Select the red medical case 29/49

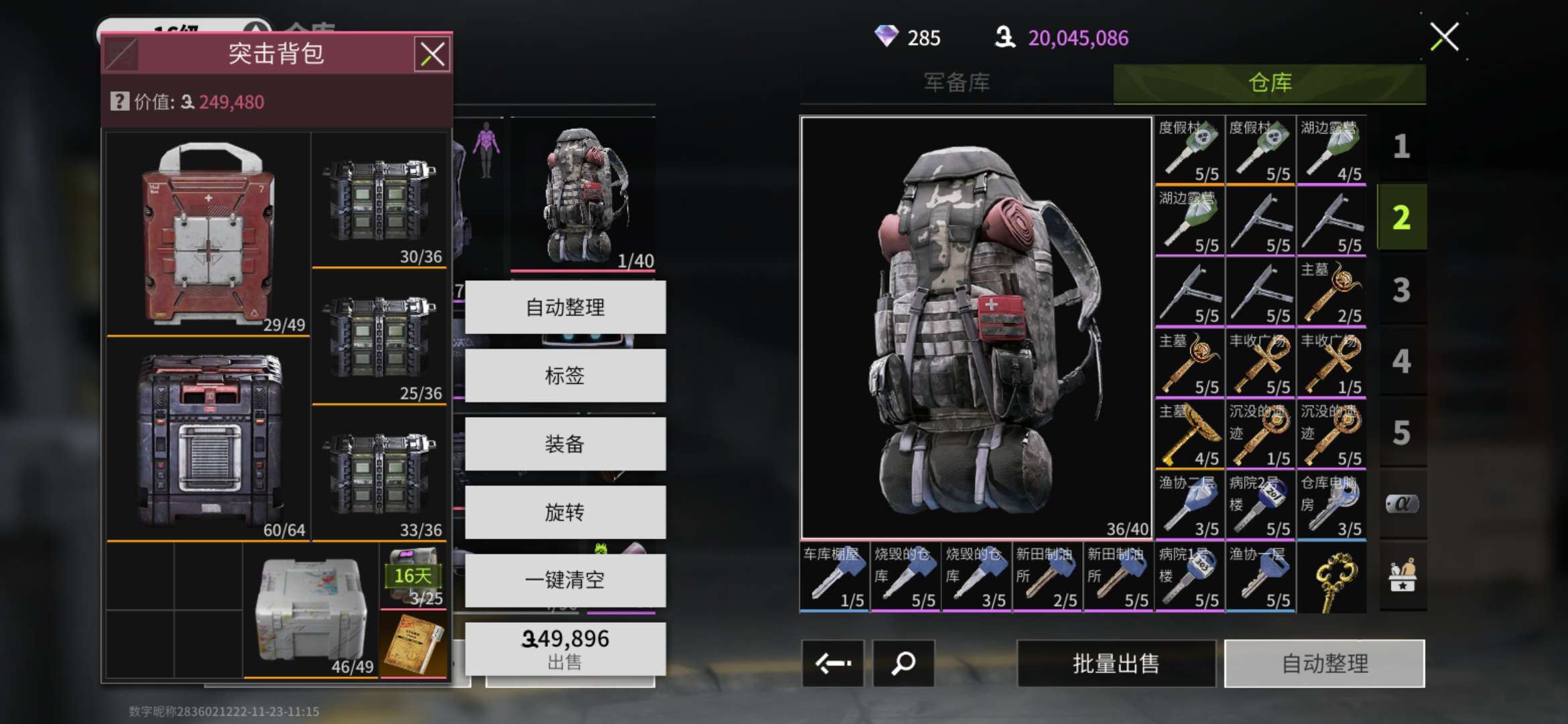(x=208, y=233)
